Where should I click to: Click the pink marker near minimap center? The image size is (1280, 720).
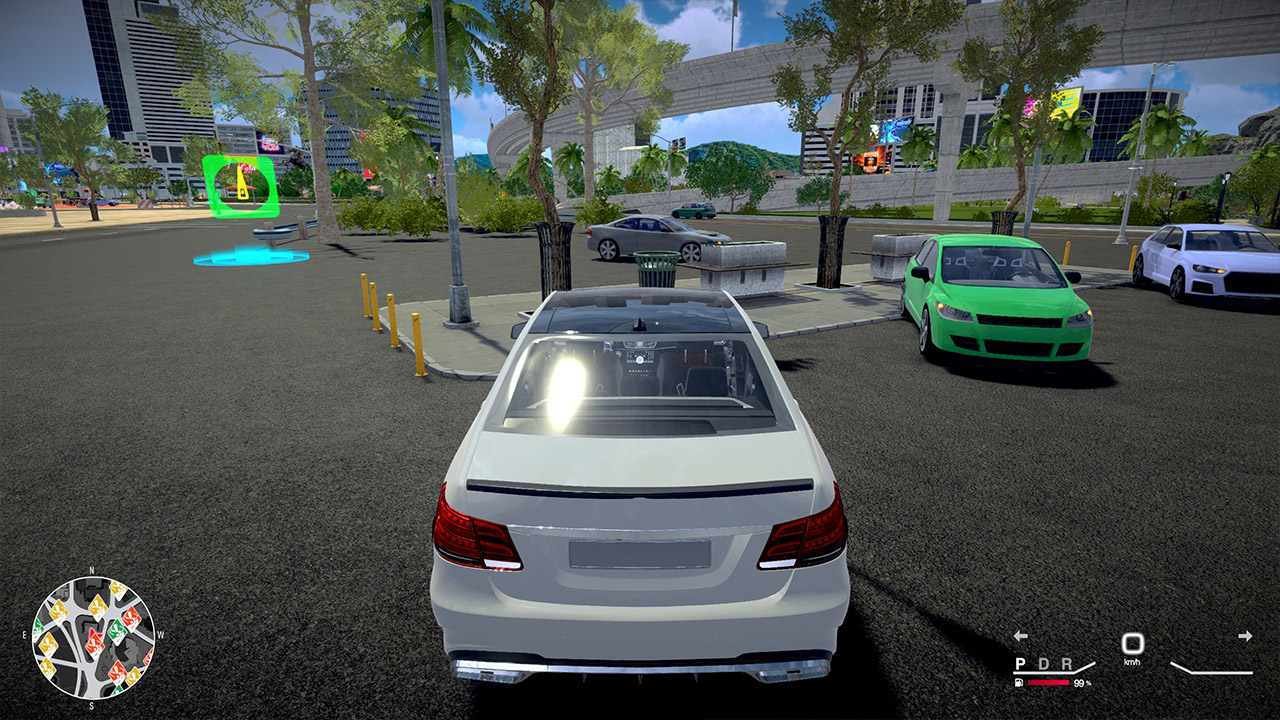(94, 633)
